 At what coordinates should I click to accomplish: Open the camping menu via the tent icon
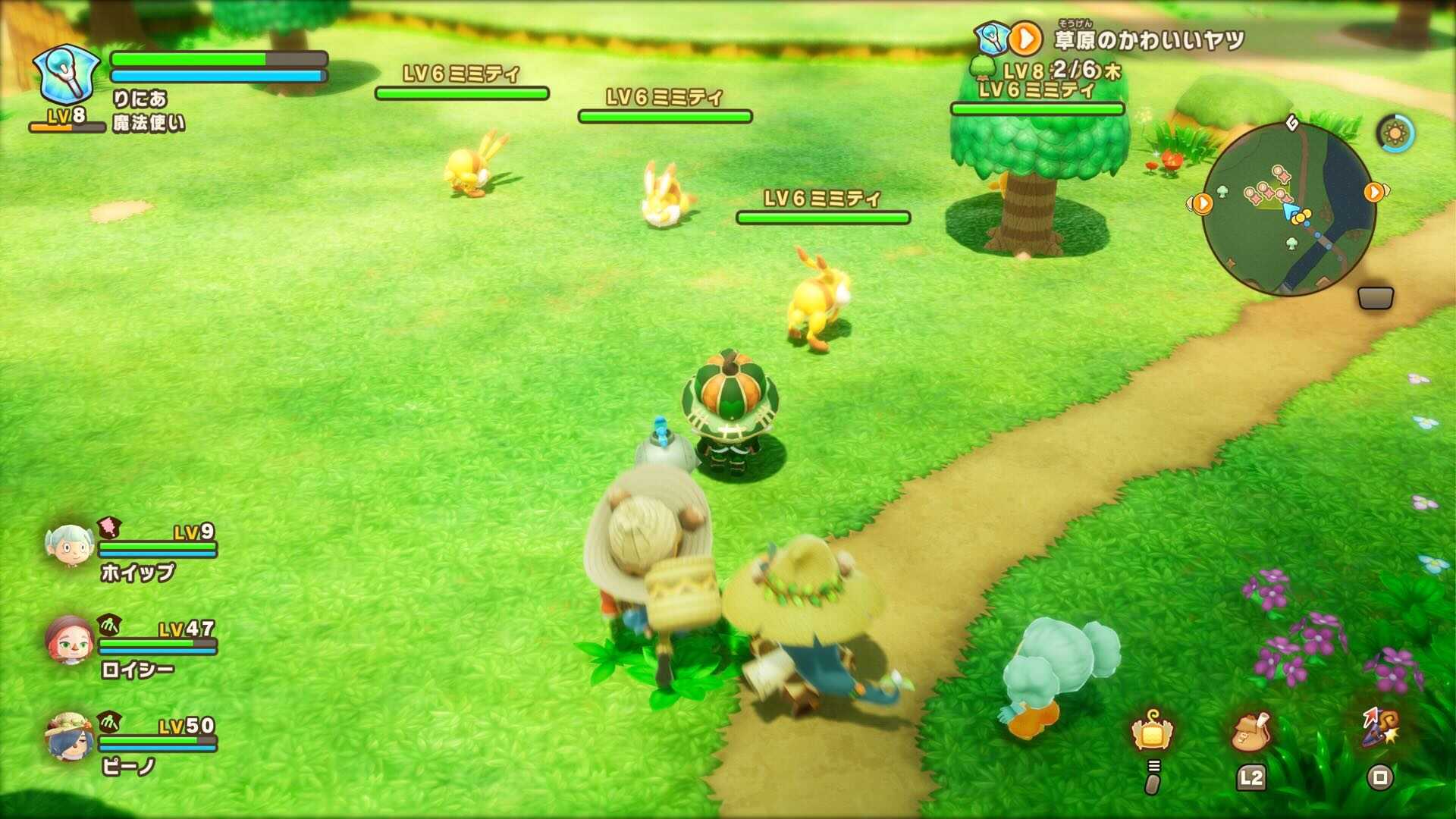point(1151,731)
